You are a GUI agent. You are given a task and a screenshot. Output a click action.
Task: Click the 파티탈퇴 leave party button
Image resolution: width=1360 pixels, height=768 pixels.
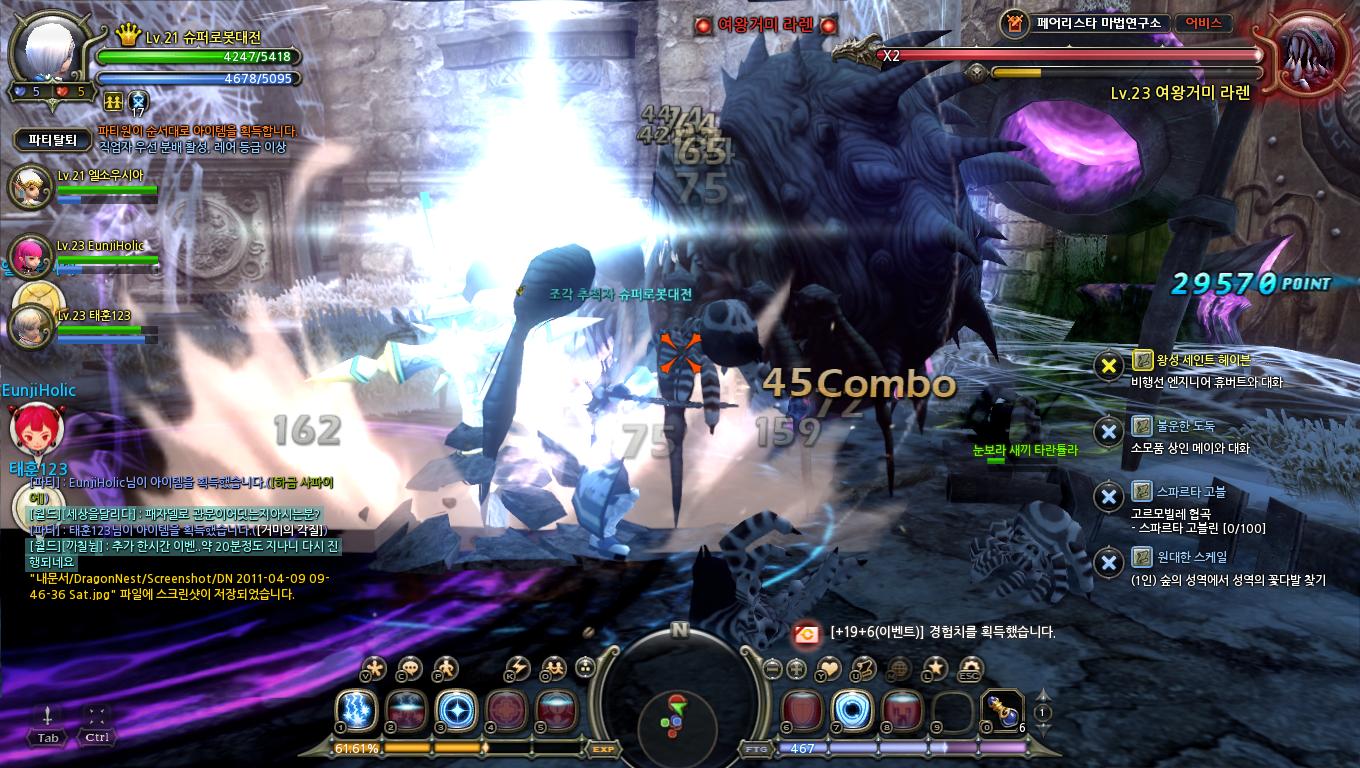coord(52,140)
